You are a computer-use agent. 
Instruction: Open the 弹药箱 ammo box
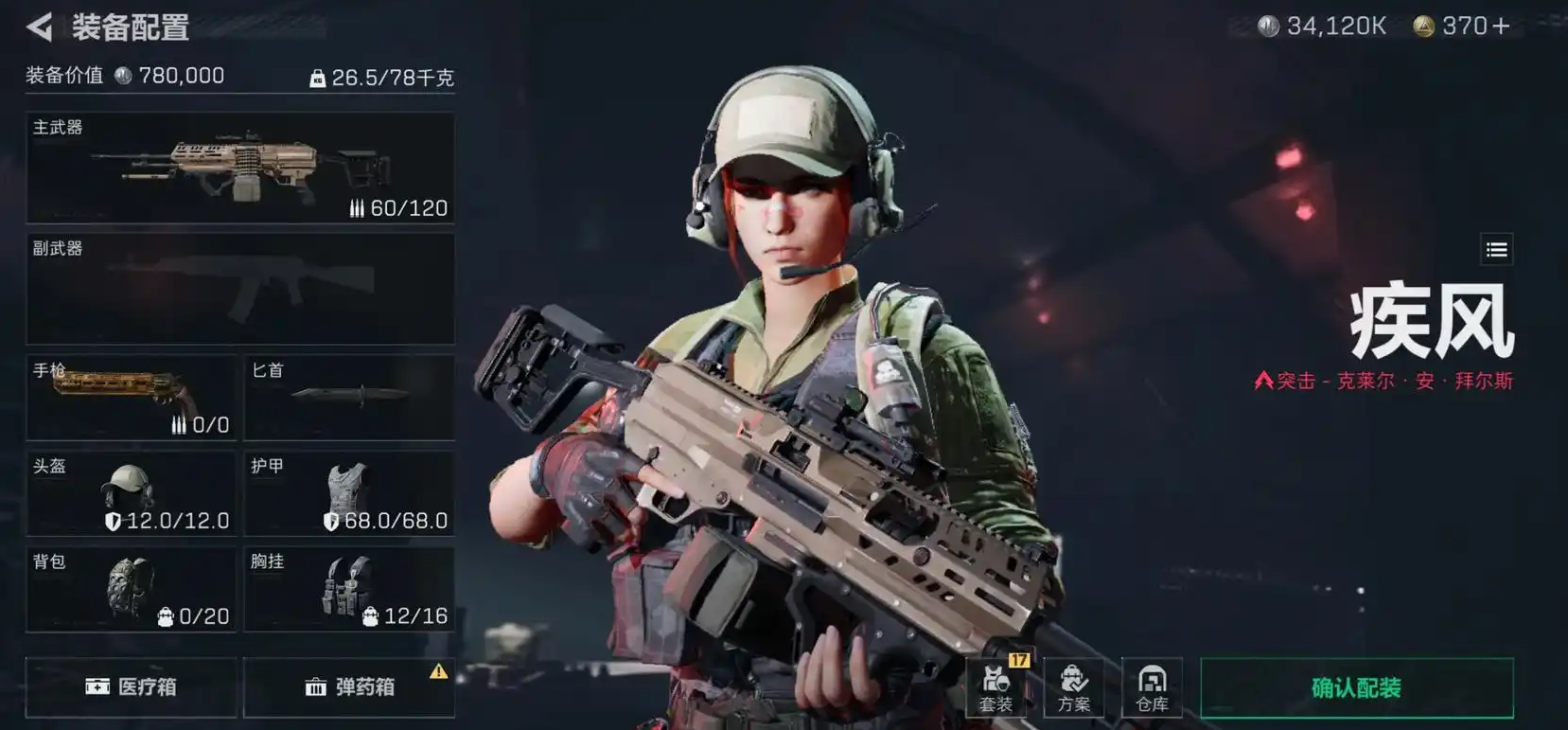pyautogui.click(x=349, y=686)
